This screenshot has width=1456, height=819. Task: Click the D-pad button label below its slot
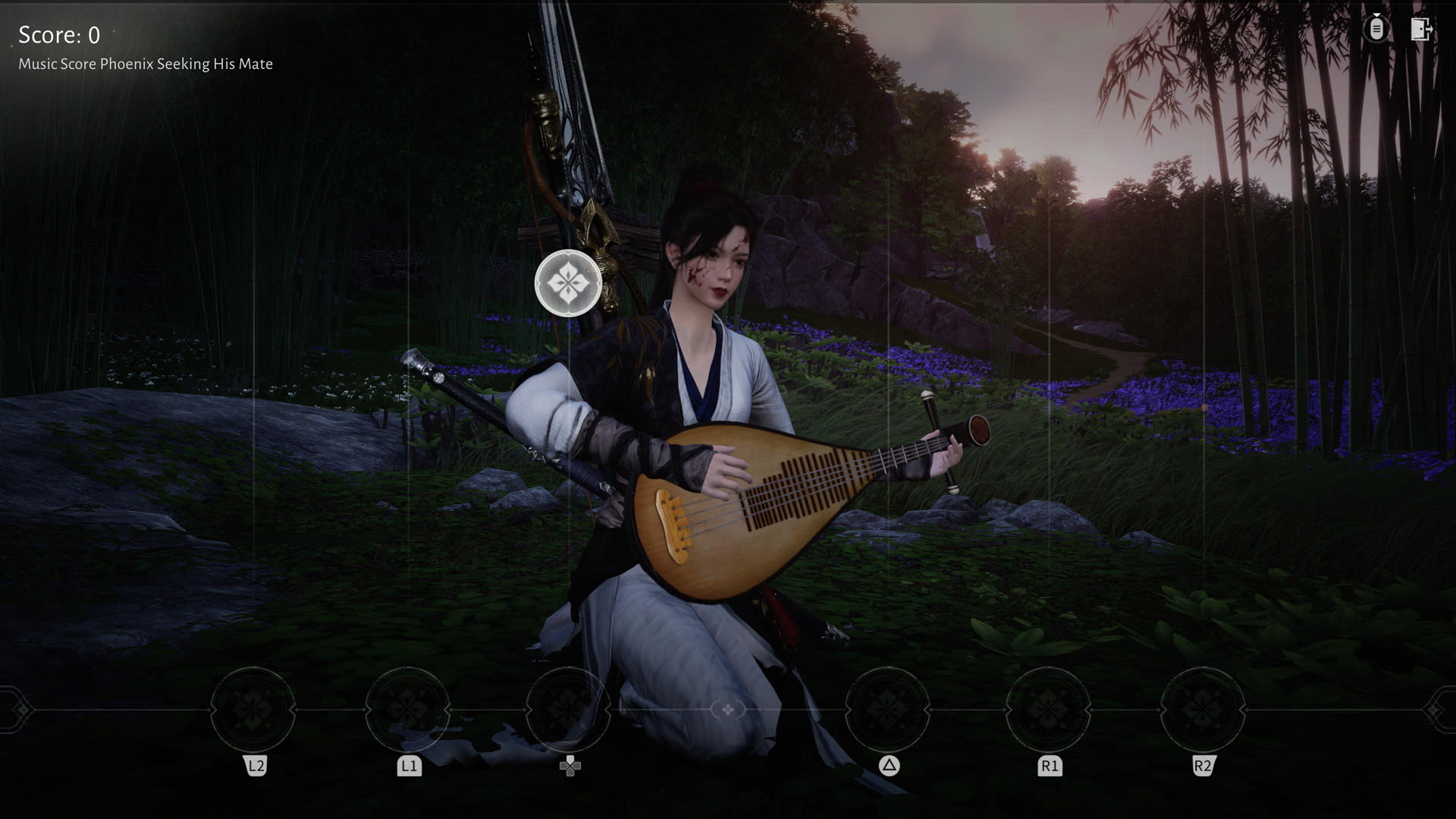[x=570, y=766]
